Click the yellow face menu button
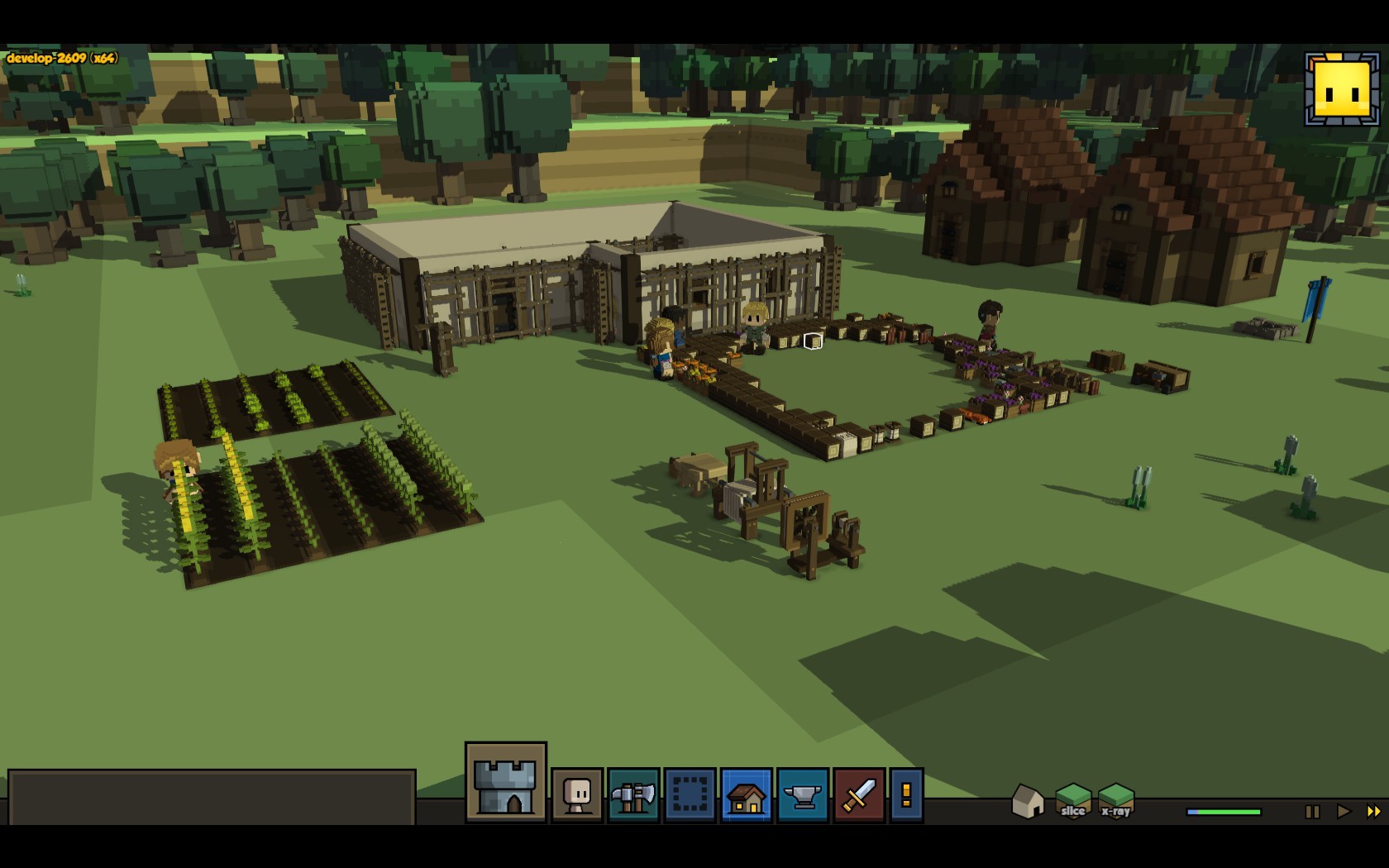 [1342, 90]
